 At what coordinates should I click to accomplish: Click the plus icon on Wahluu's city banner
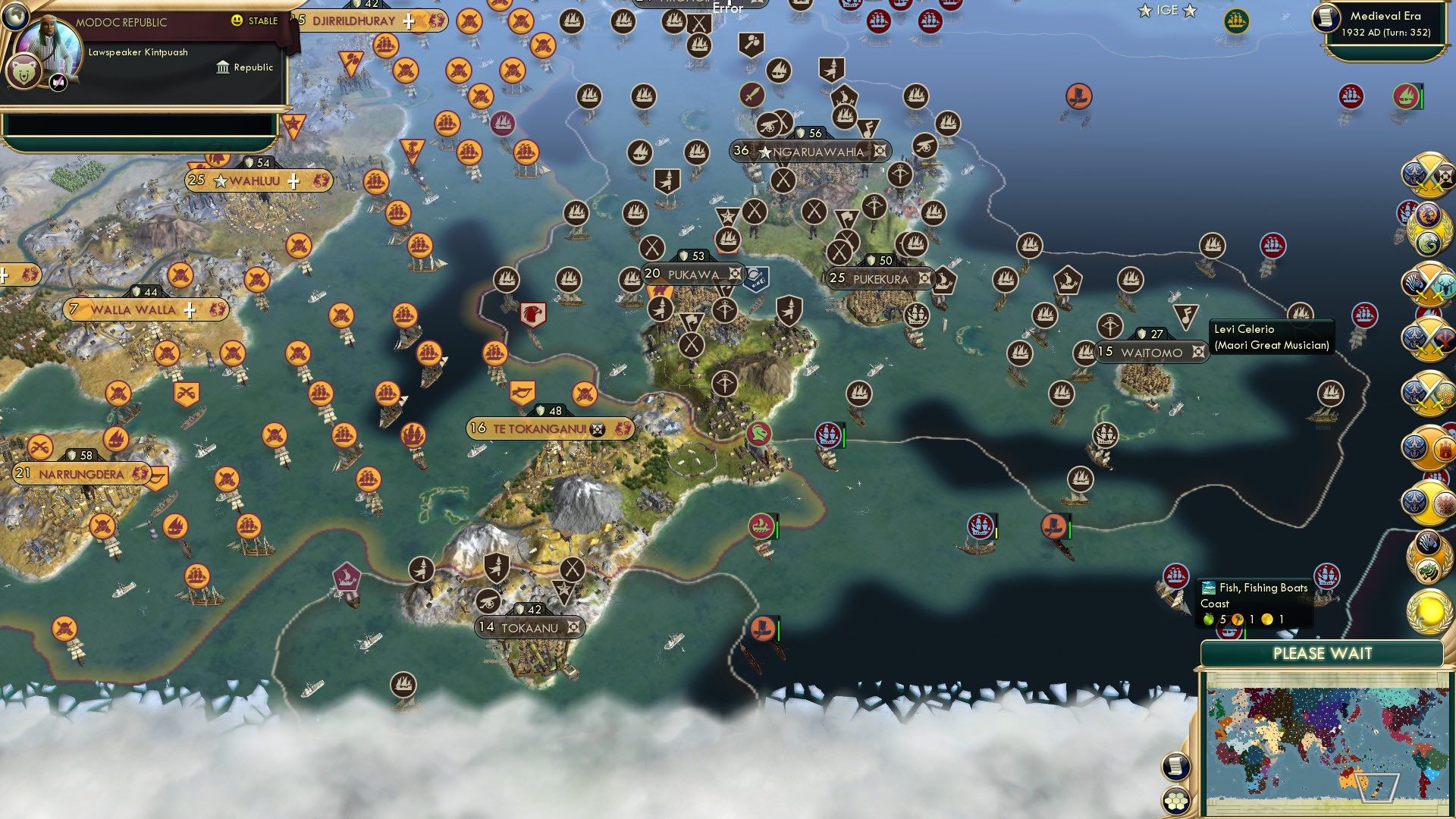point(293,180)
